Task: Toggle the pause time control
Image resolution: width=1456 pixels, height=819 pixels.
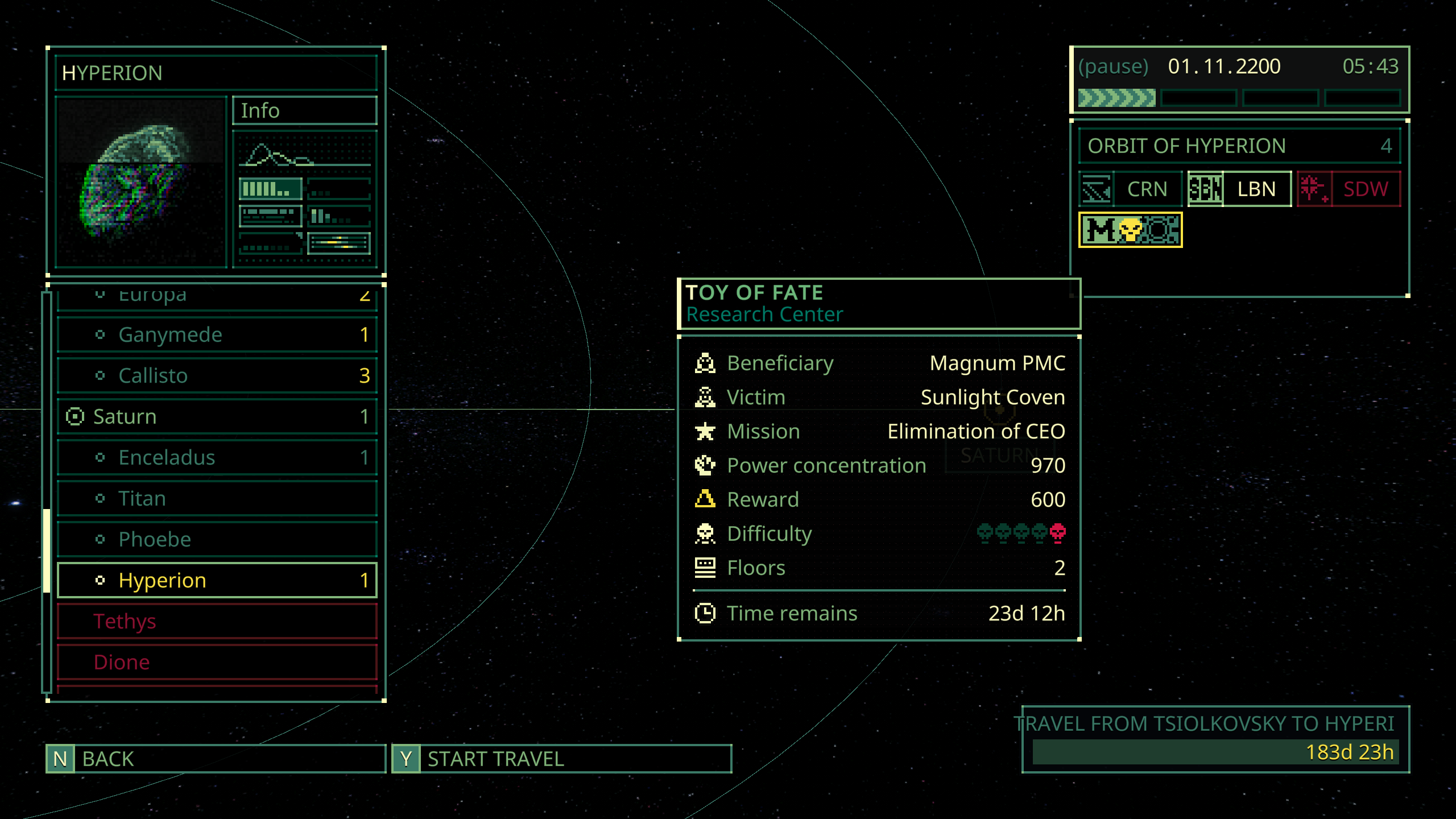Action: pyautogui.click(x=1113, y=67)
